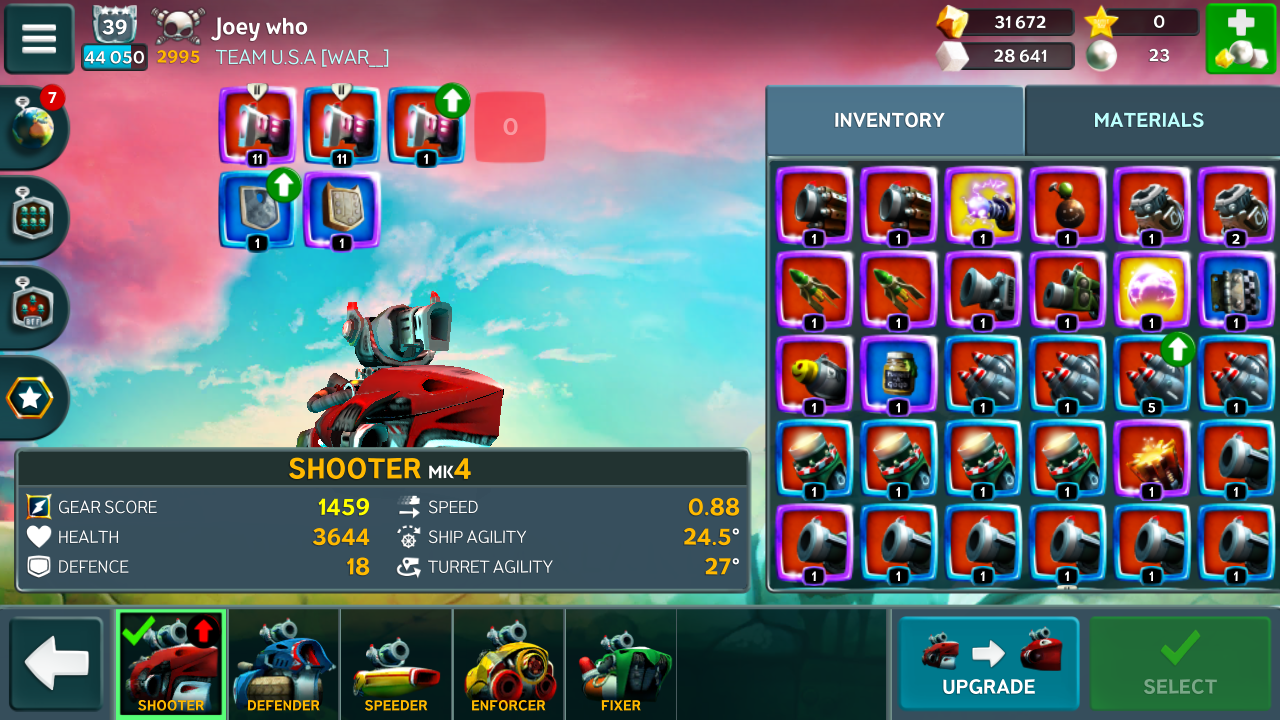Open the star badge side icon
This screenshot has width=1280, height=720.
30,398
